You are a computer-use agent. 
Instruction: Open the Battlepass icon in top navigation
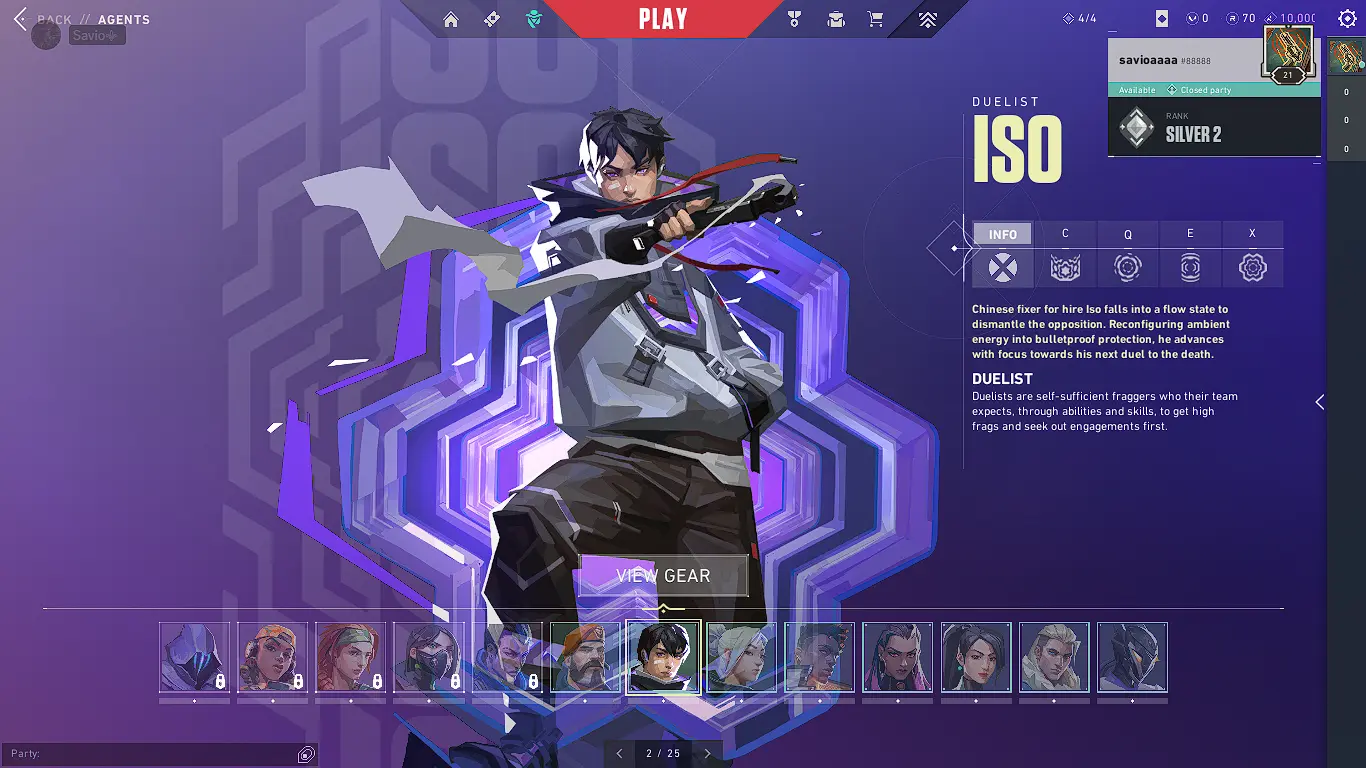point(491,18)
